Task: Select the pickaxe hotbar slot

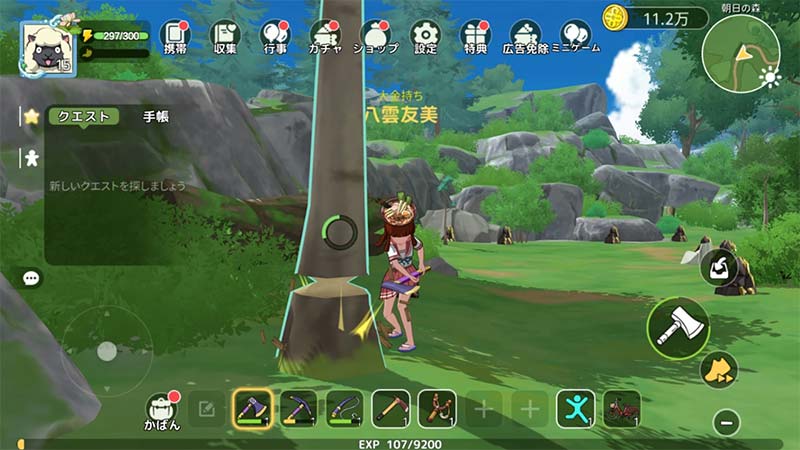Action: tap(298, 408)
